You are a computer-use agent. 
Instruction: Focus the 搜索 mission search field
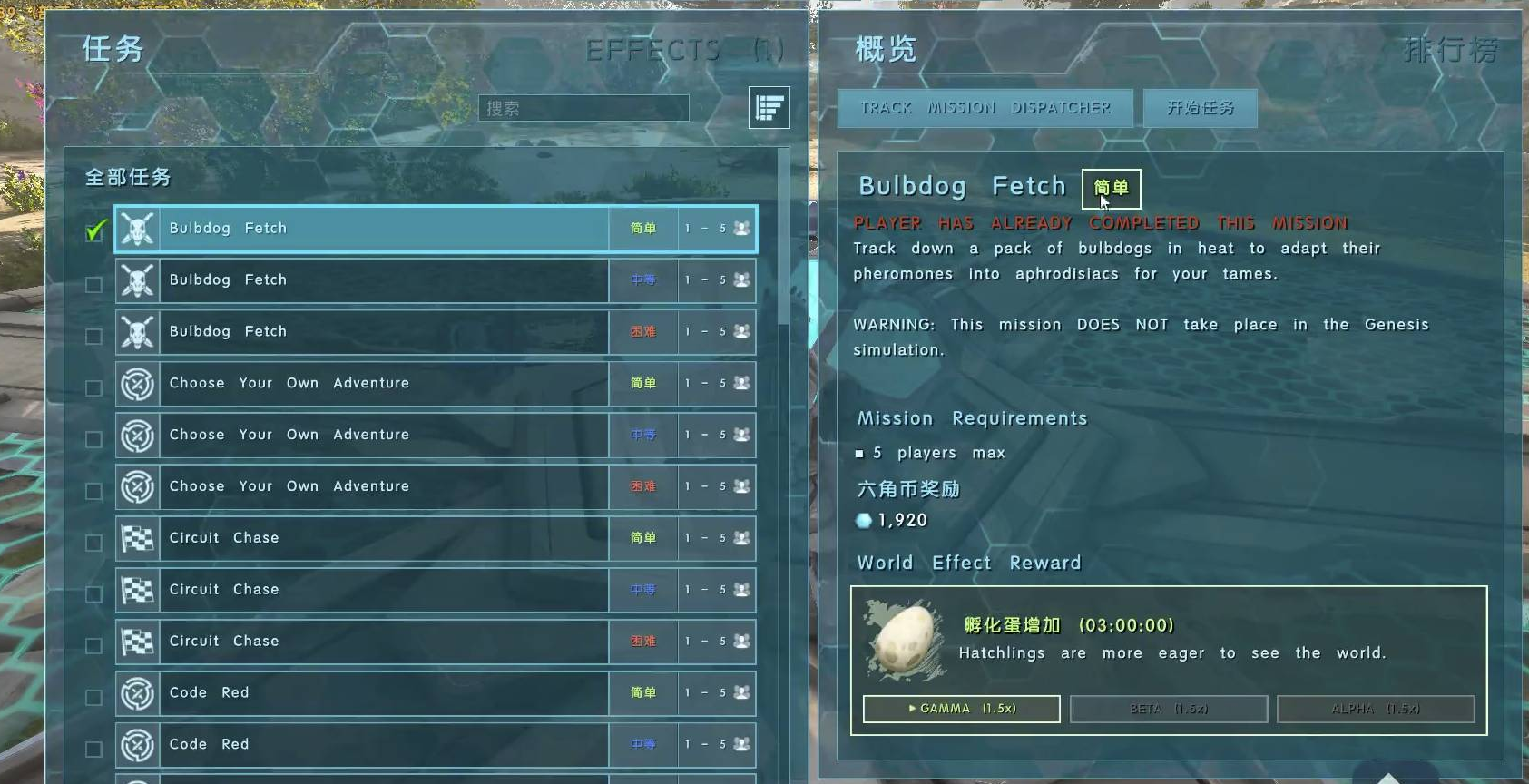(x=583, y=108)
